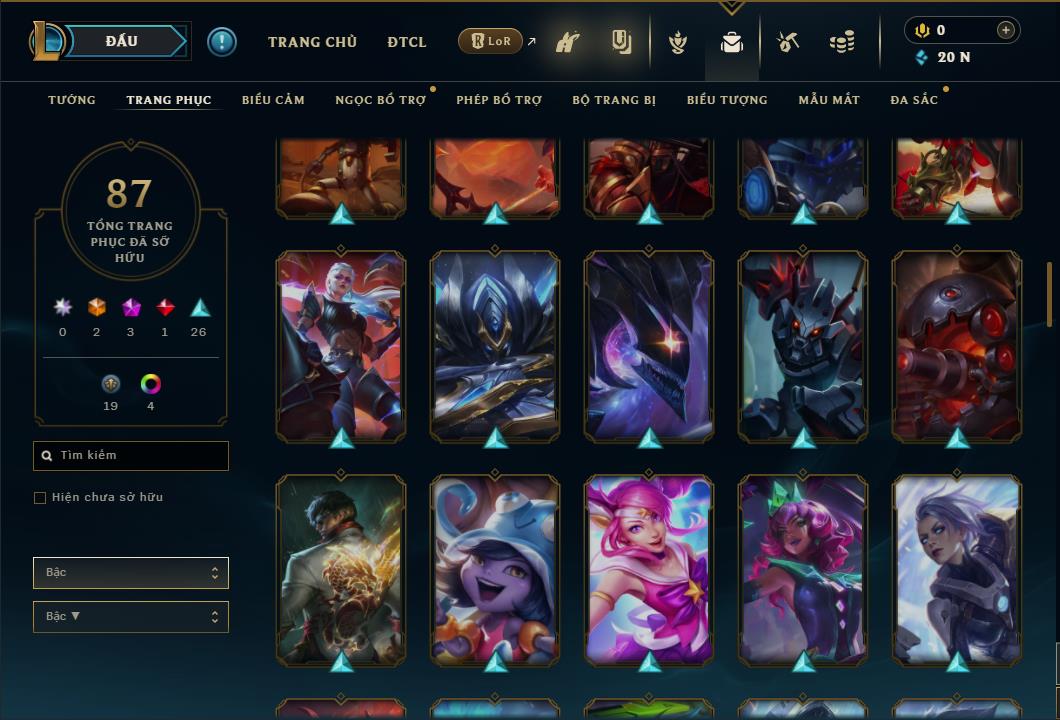Screen dimensions: 1060x720
Task: Switch to the MẪU MẮT tab
Action: tap(829, 100)
